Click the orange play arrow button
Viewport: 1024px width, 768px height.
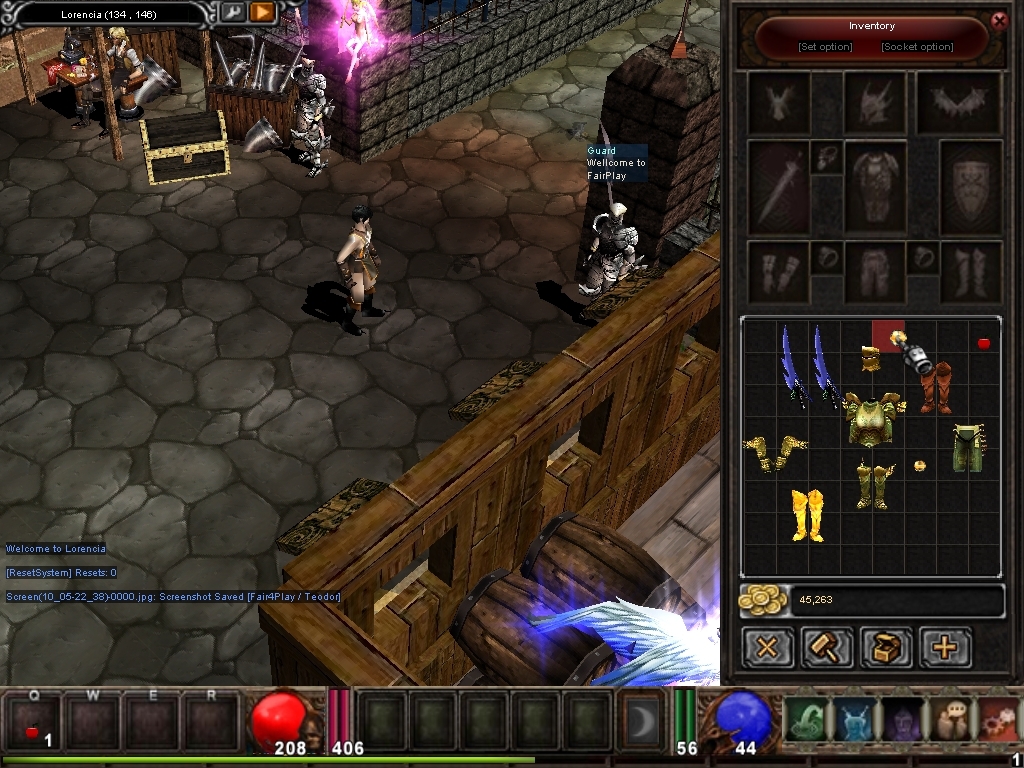[x=262, y=12]
